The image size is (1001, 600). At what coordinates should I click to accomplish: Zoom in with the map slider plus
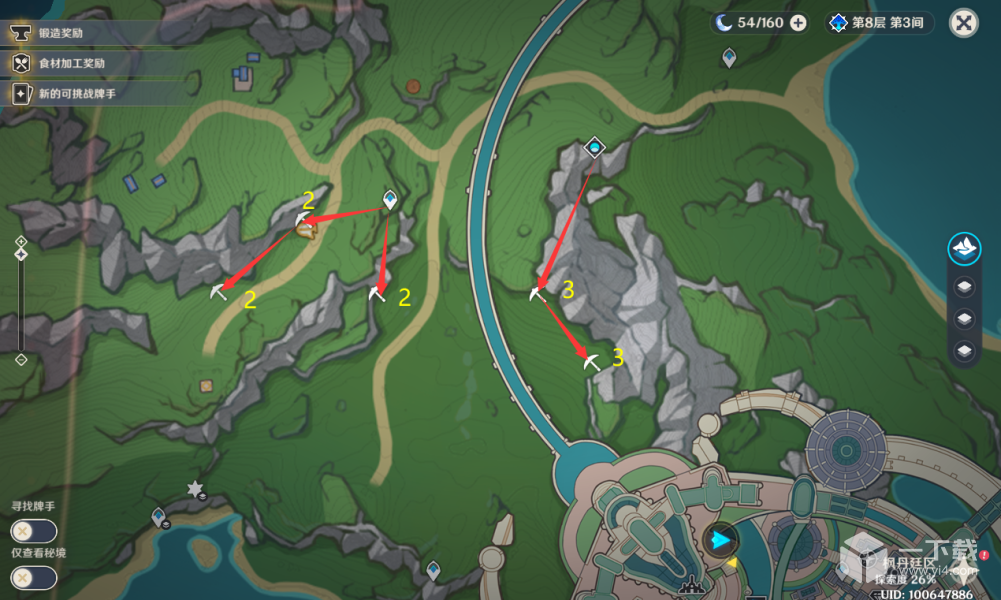click(x=21, y=242)
